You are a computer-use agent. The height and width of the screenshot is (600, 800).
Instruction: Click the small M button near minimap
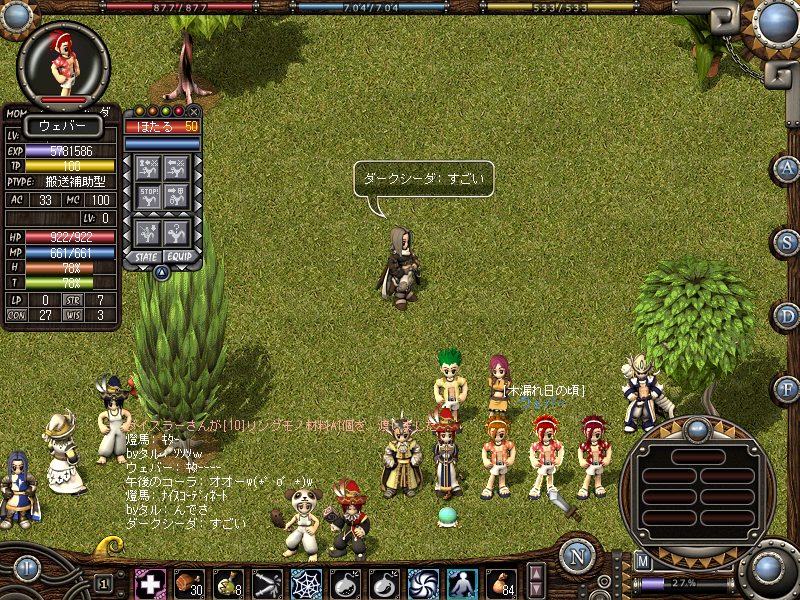point(643,561)
